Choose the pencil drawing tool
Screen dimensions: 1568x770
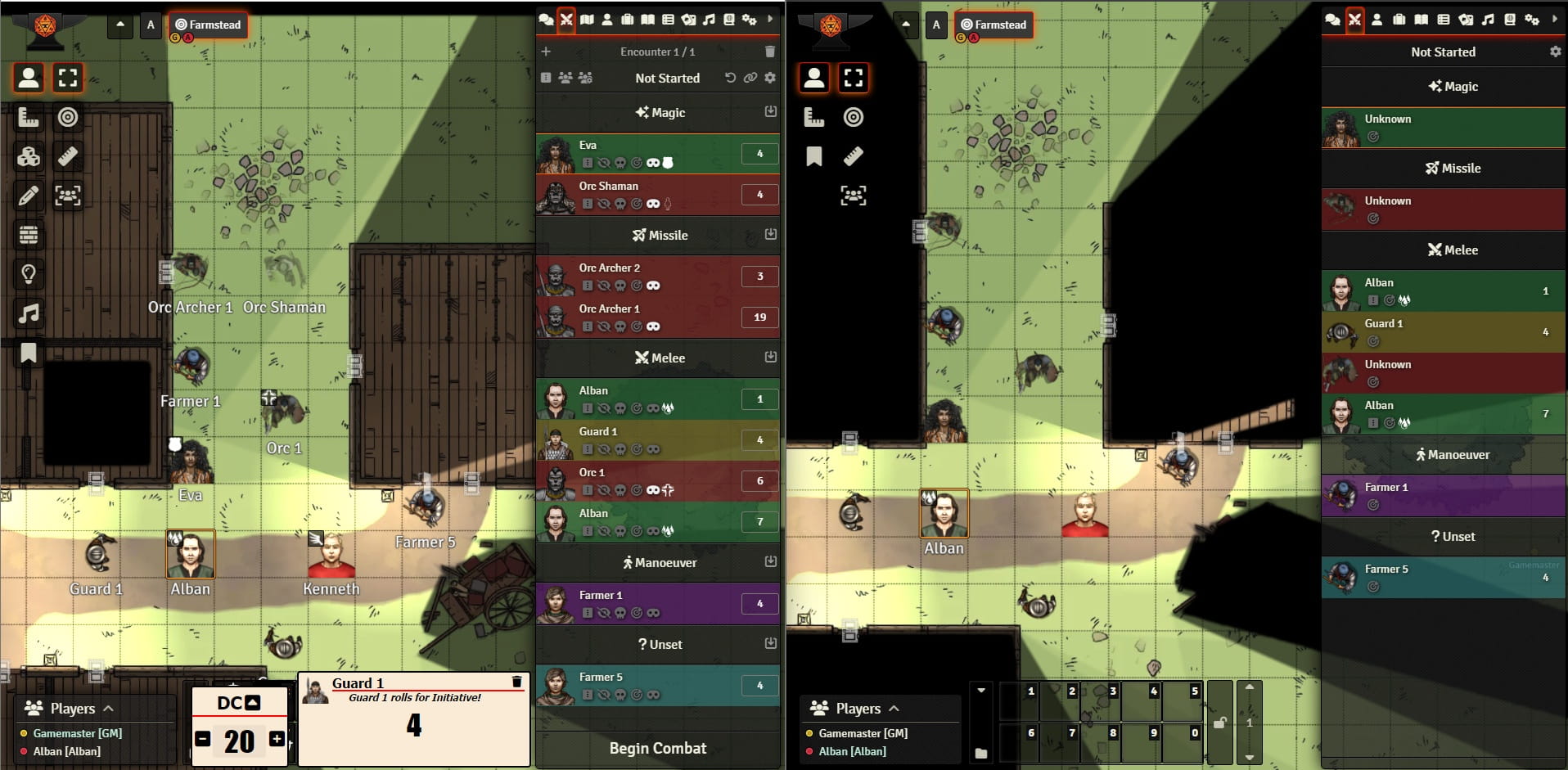29,196
